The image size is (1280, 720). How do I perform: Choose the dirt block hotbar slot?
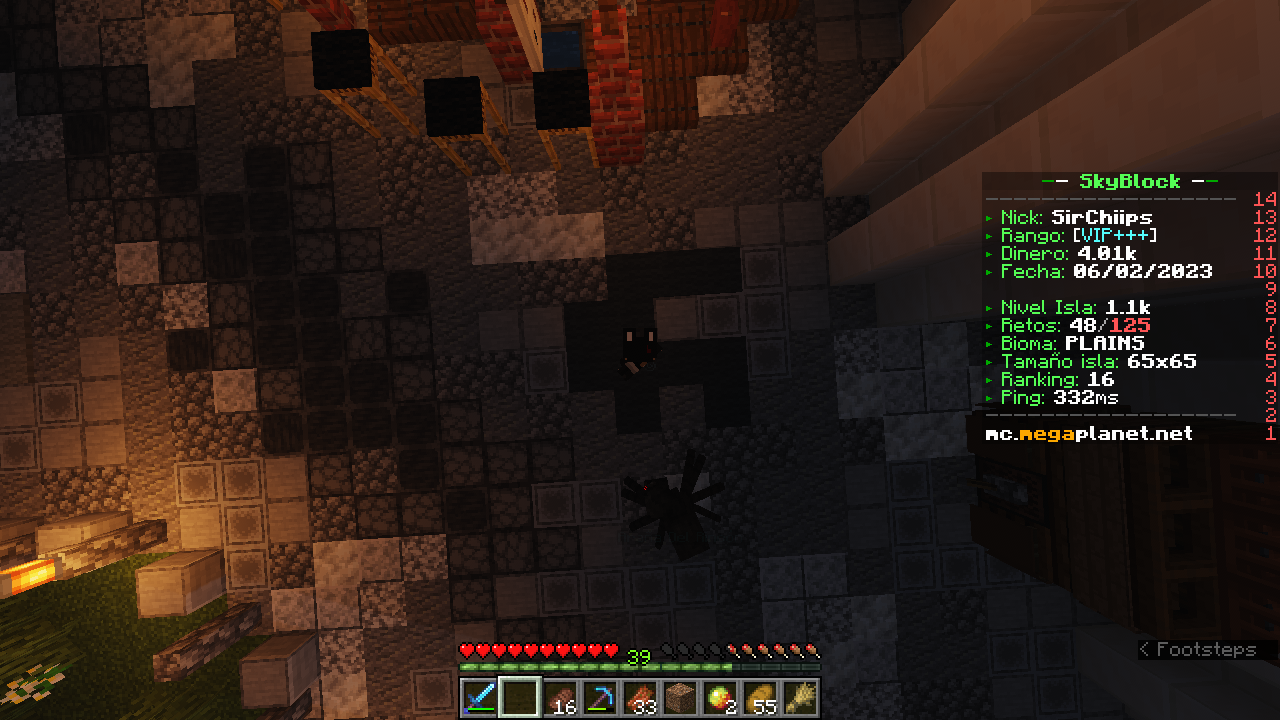pos(681,697)
